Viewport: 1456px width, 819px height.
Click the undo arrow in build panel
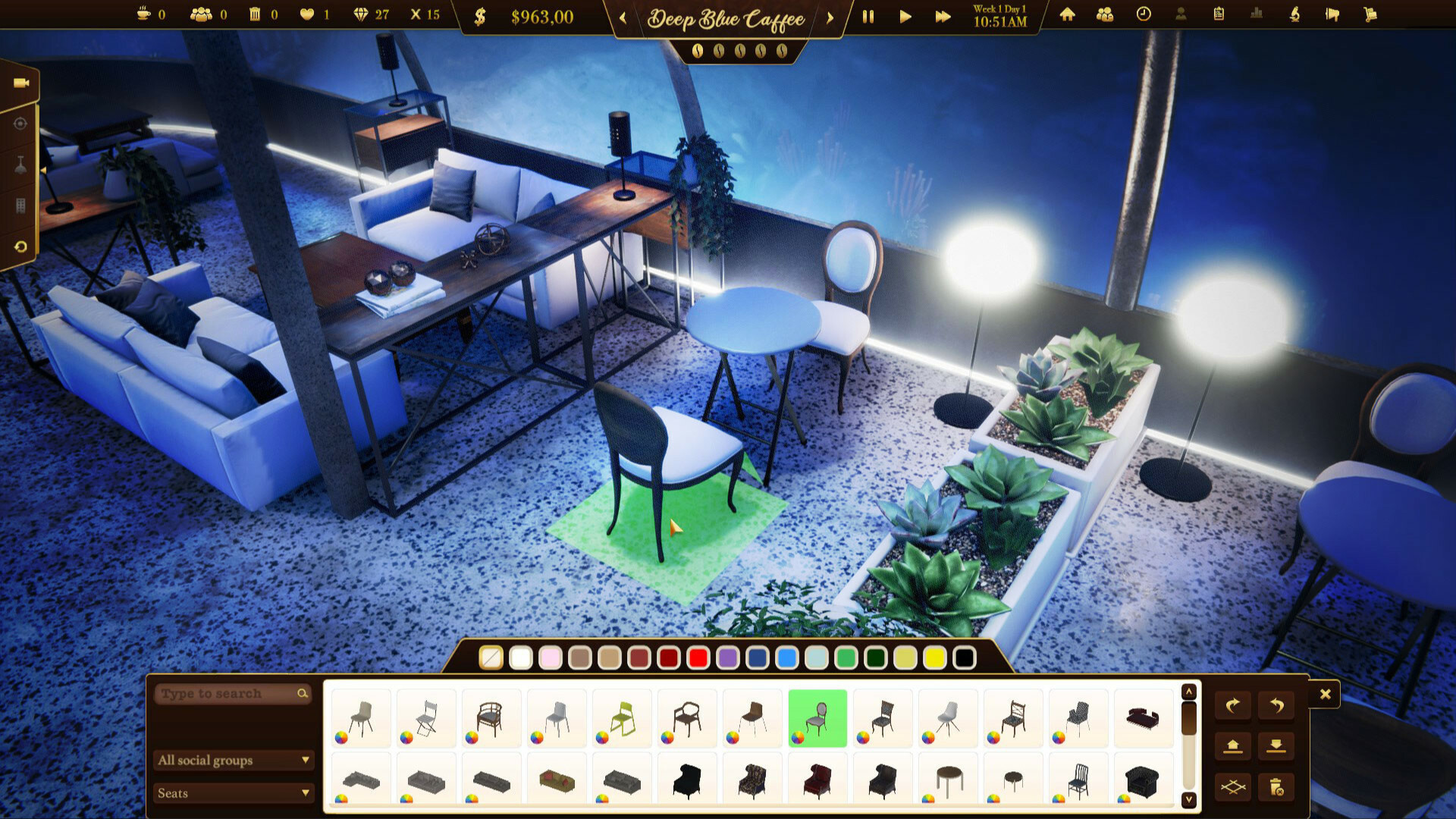click(1277, 704)
